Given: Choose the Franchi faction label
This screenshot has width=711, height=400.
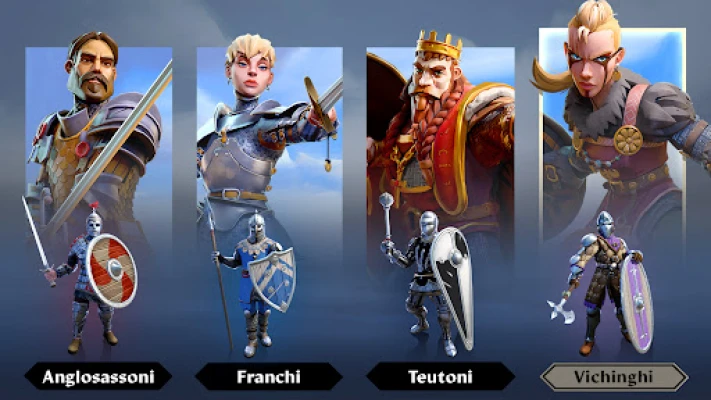Looking at the screenshot, I should [268, 377].
